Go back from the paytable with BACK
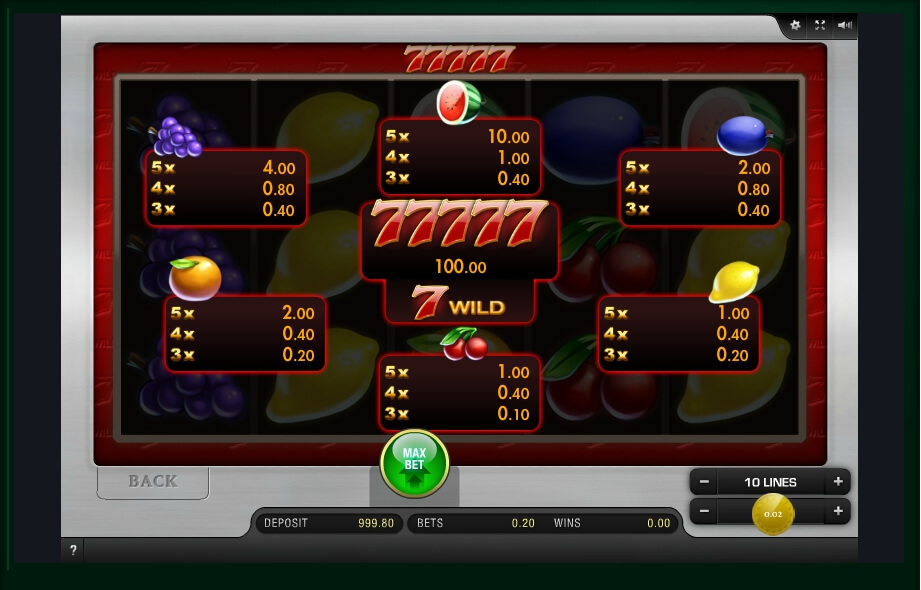 153,481
